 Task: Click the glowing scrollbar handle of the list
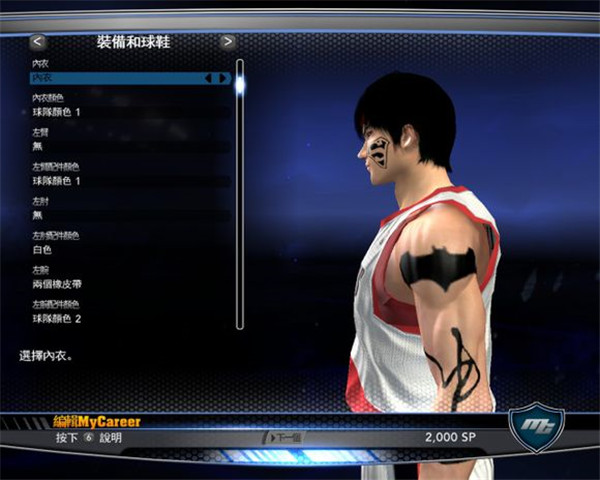(x=240, y=85)
